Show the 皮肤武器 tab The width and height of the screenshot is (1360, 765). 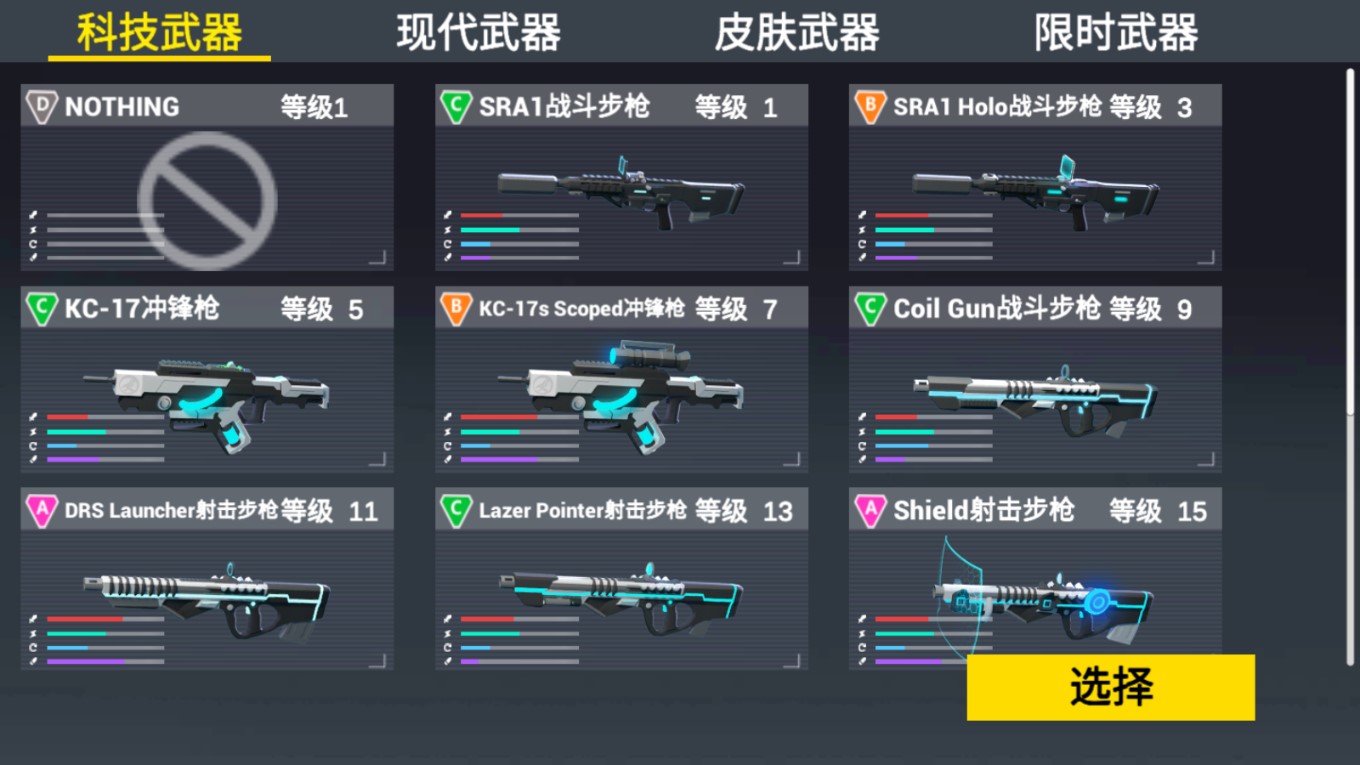coord(797,33)
